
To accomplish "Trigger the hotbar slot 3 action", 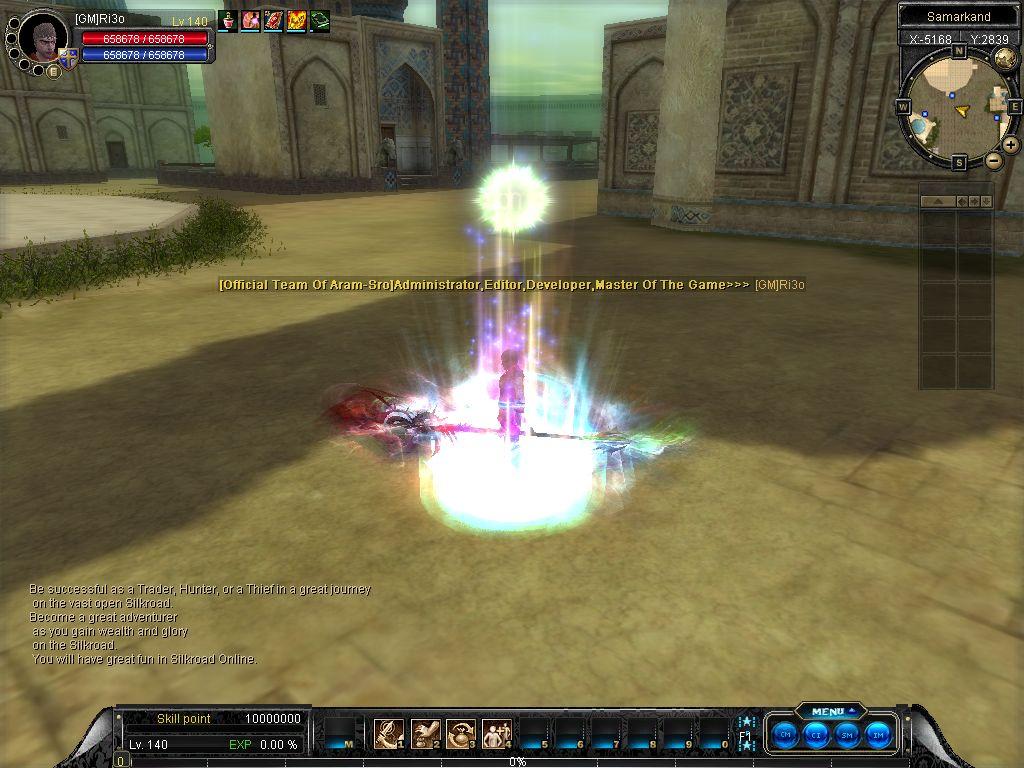I will [461, 734].
